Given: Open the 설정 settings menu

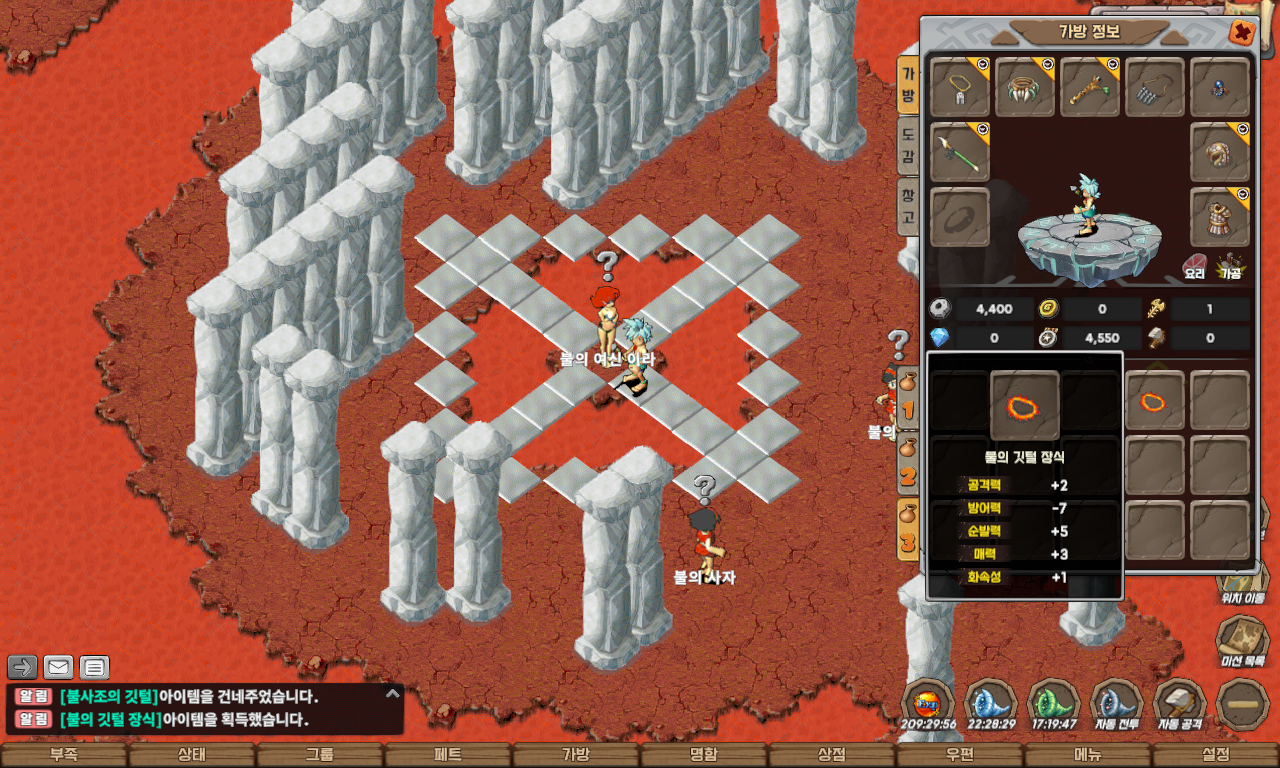Looking at the screenshot, I should click(1216, 755).
